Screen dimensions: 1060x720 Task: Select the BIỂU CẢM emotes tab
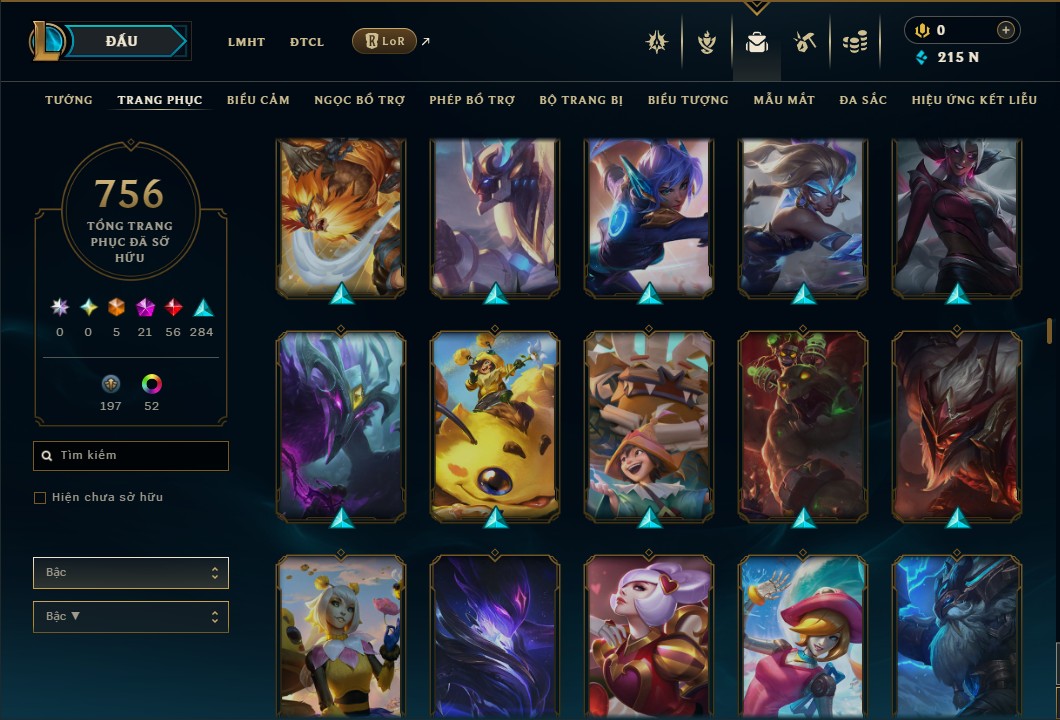[258, 100]
